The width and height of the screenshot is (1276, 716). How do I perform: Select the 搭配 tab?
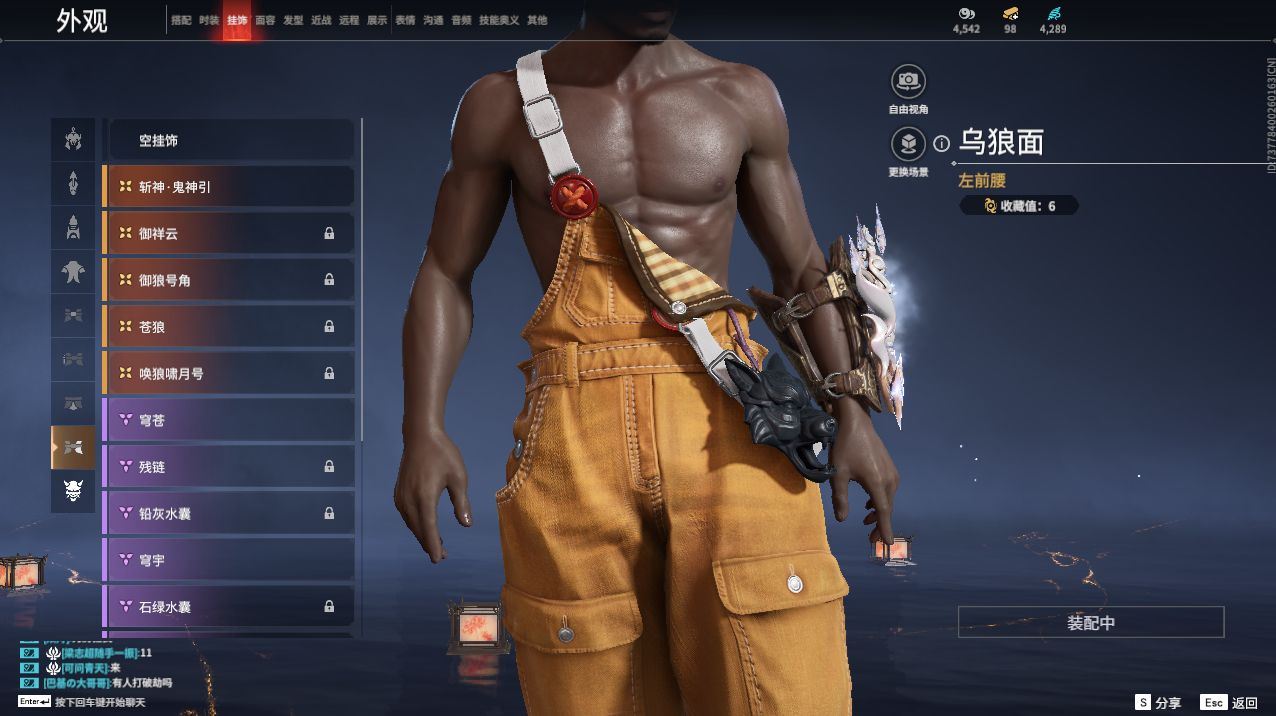click(x=181, y=20)
